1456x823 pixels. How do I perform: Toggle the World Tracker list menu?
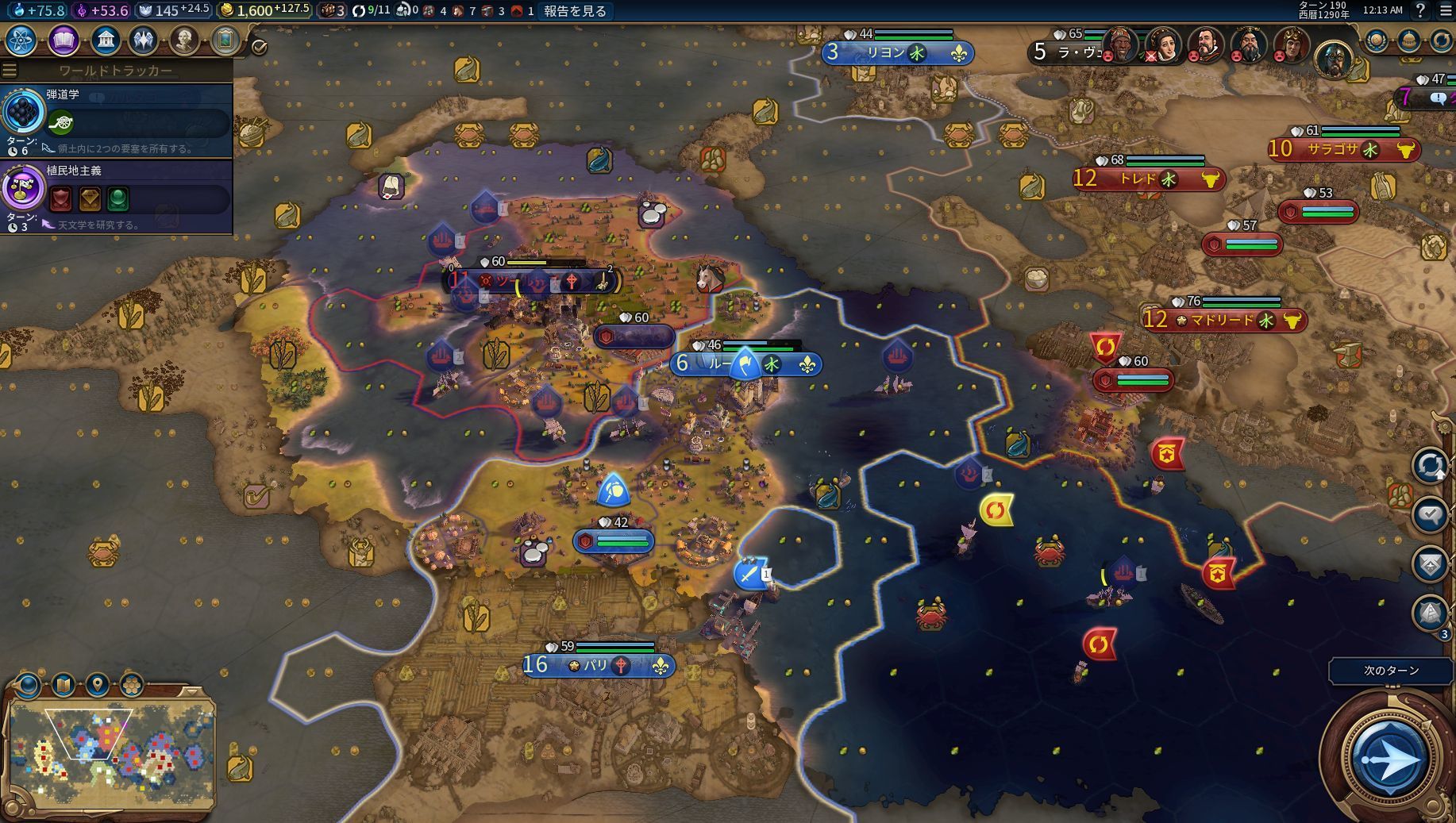coord(10,71)
